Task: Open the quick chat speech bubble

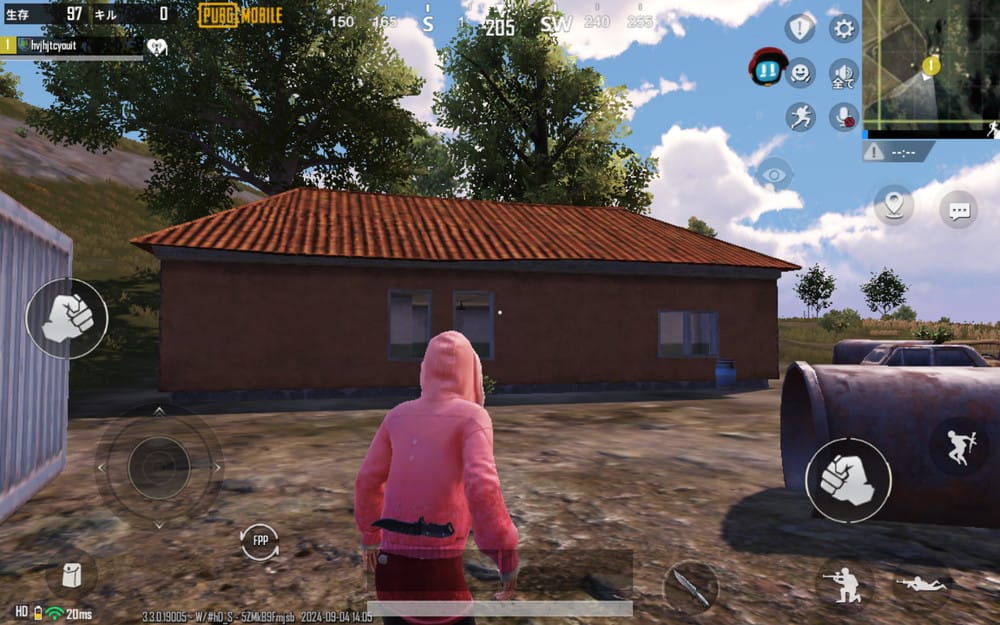Action: click(x=959, y=209)
